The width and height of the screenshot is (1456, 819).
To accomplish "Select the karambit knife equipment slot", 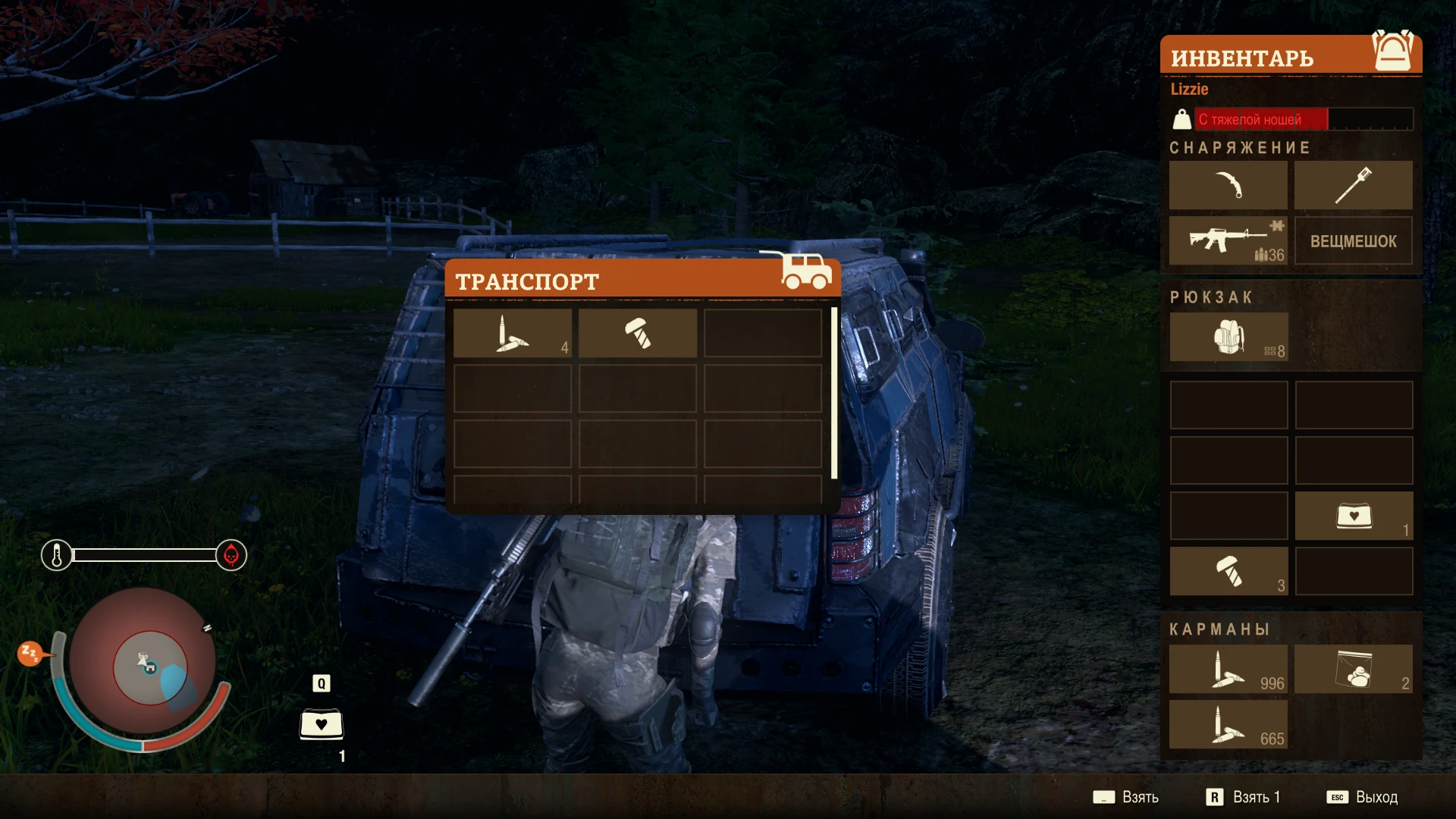I will 1228,185.
